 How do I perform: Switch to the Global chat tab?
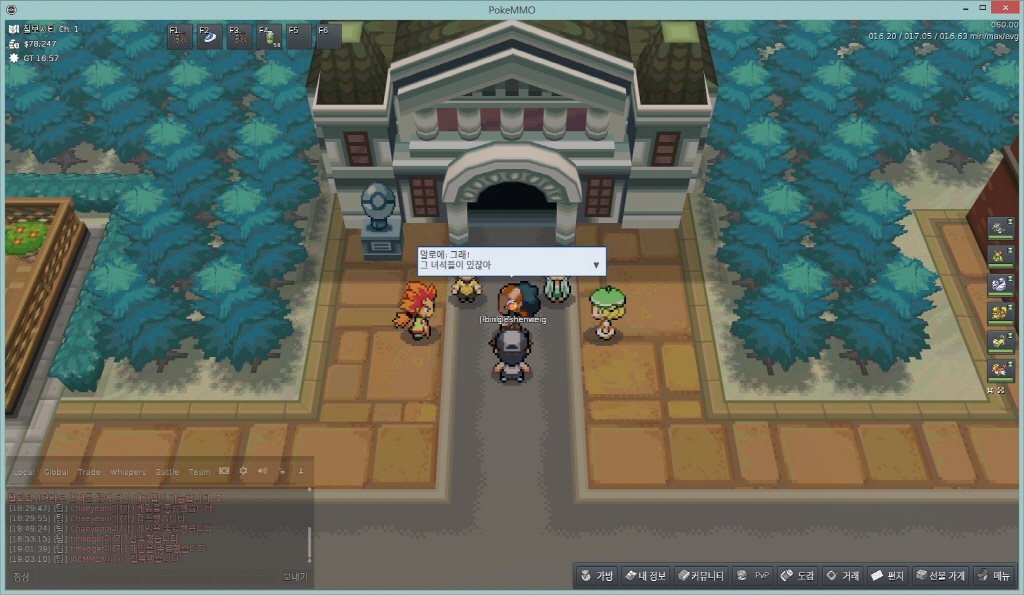click(56, 472)
